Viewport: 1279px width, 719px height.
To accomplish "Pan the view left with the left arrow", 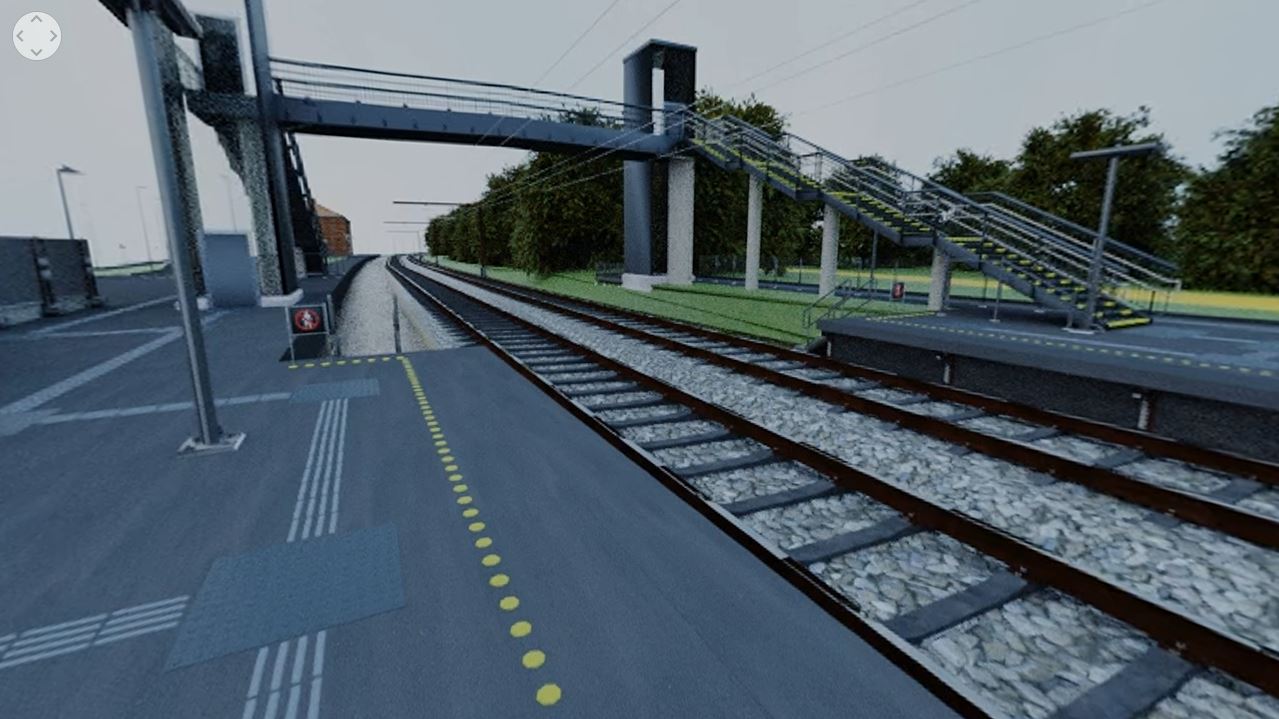I will (22, 36).
